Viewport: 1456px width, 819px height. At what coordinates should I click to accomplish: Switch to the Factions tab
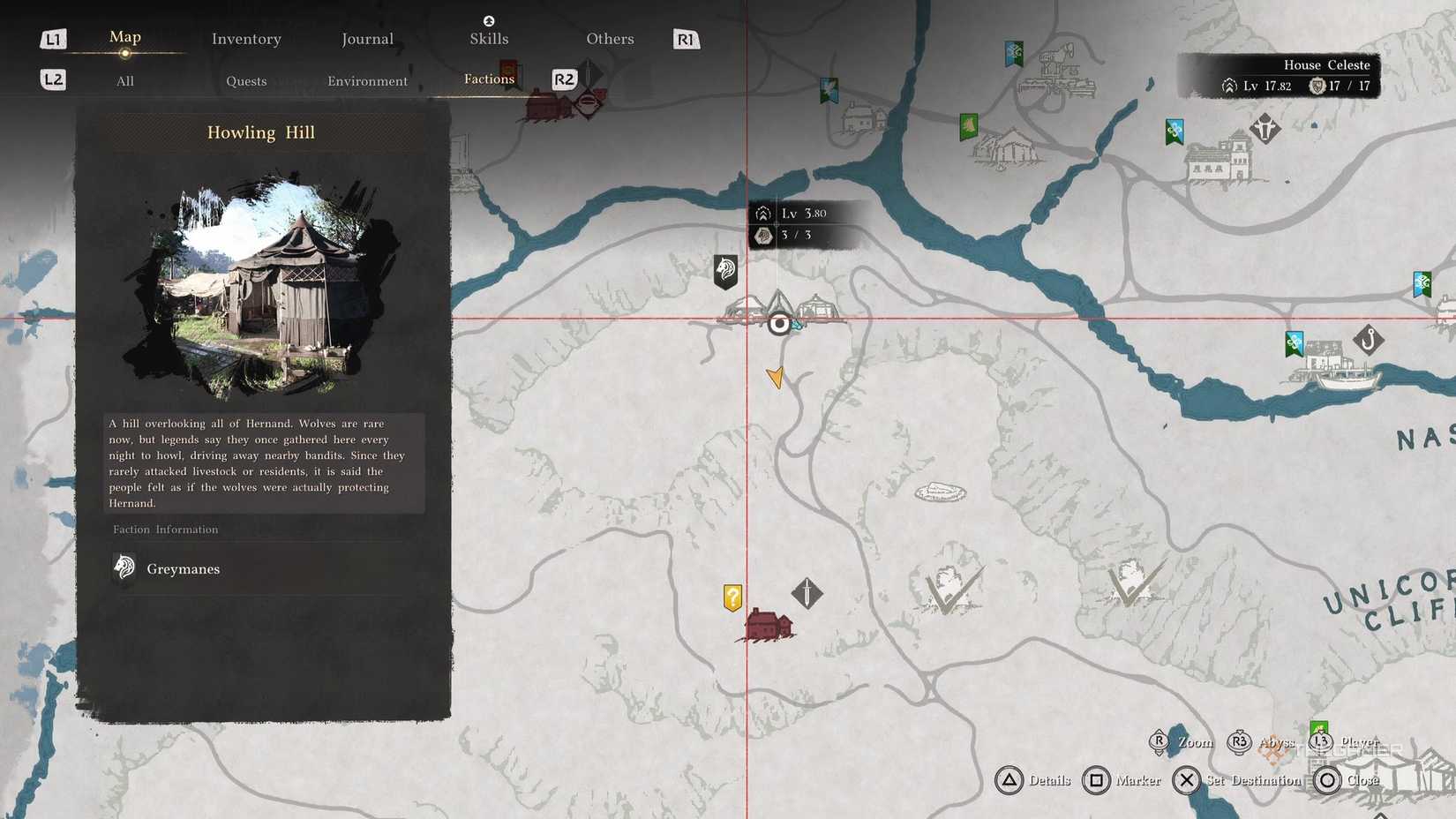click(x=488, y=79)
